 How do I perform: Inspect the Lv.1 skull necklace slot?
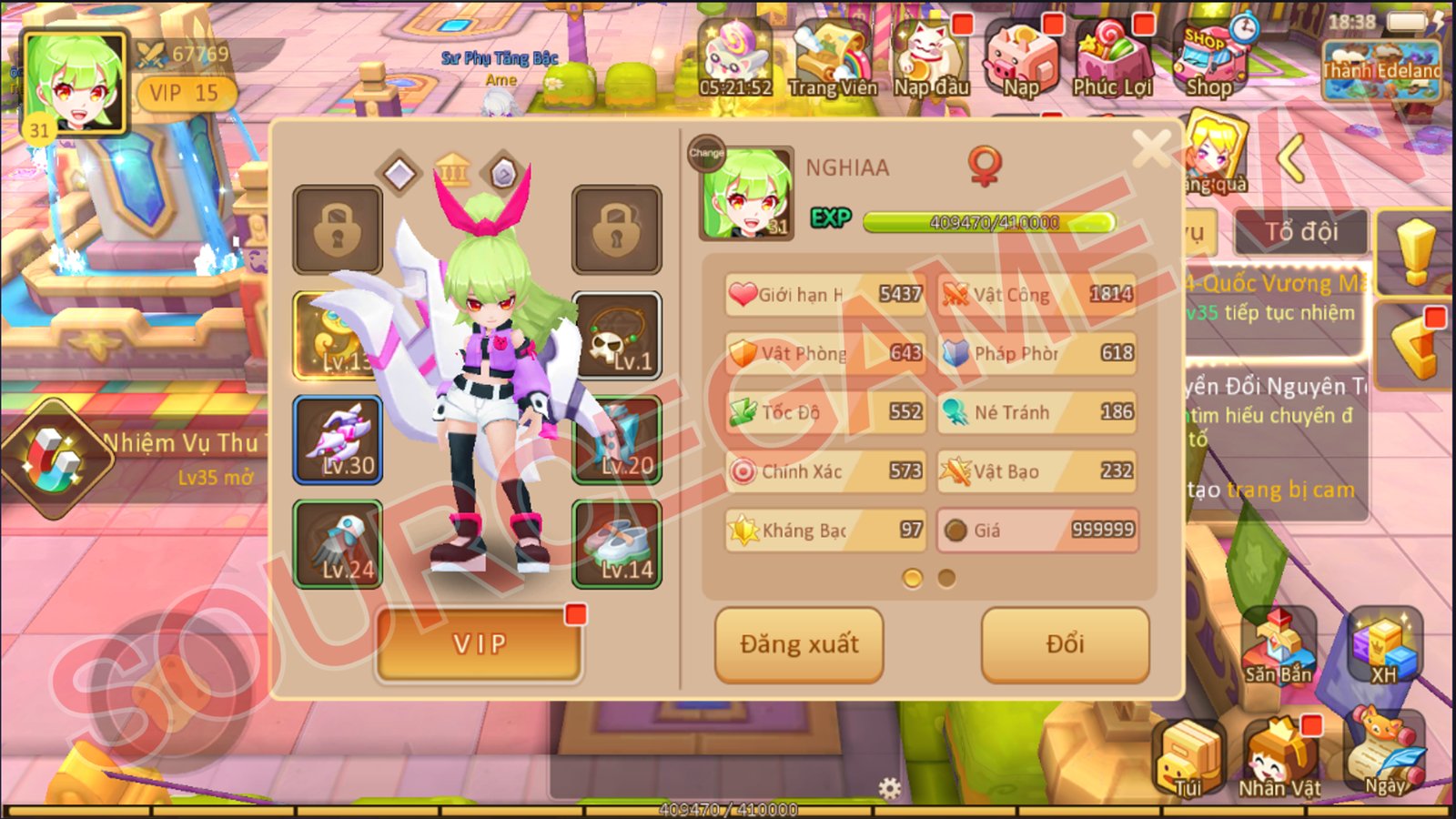click(x=617, y=336)
